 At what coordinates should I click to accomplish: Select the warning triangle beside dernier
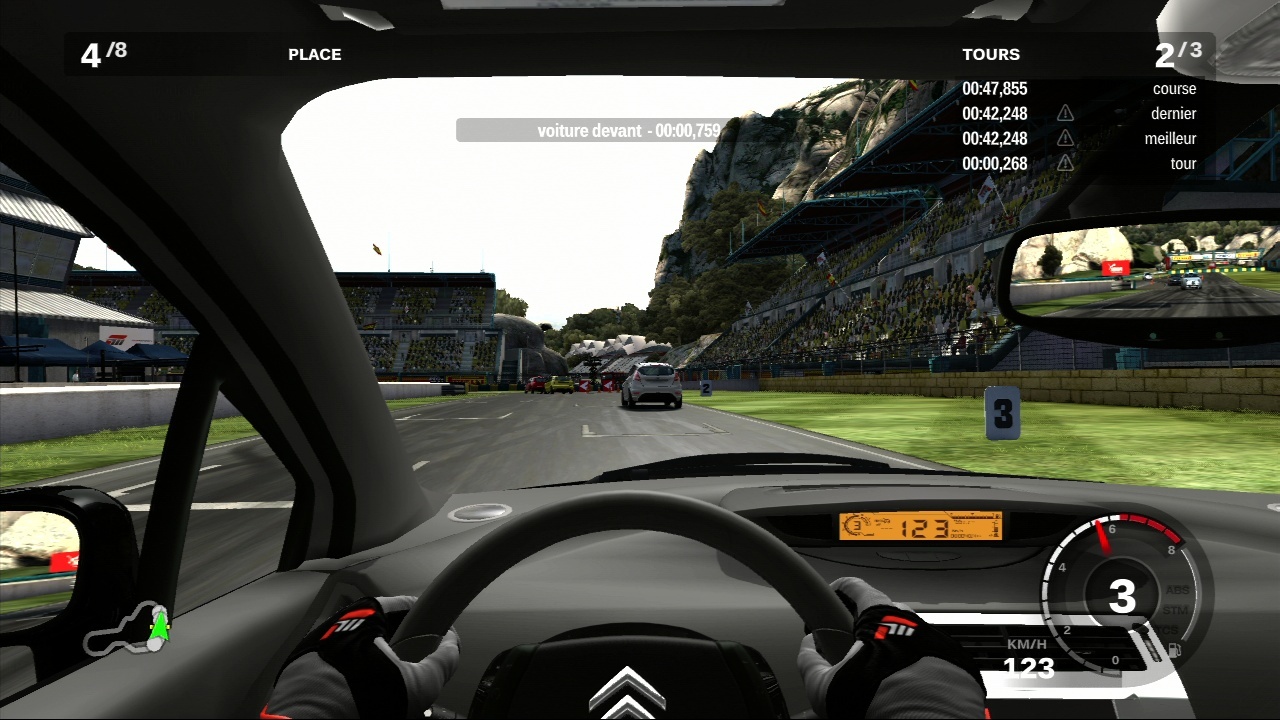[x=1065, y=113]
